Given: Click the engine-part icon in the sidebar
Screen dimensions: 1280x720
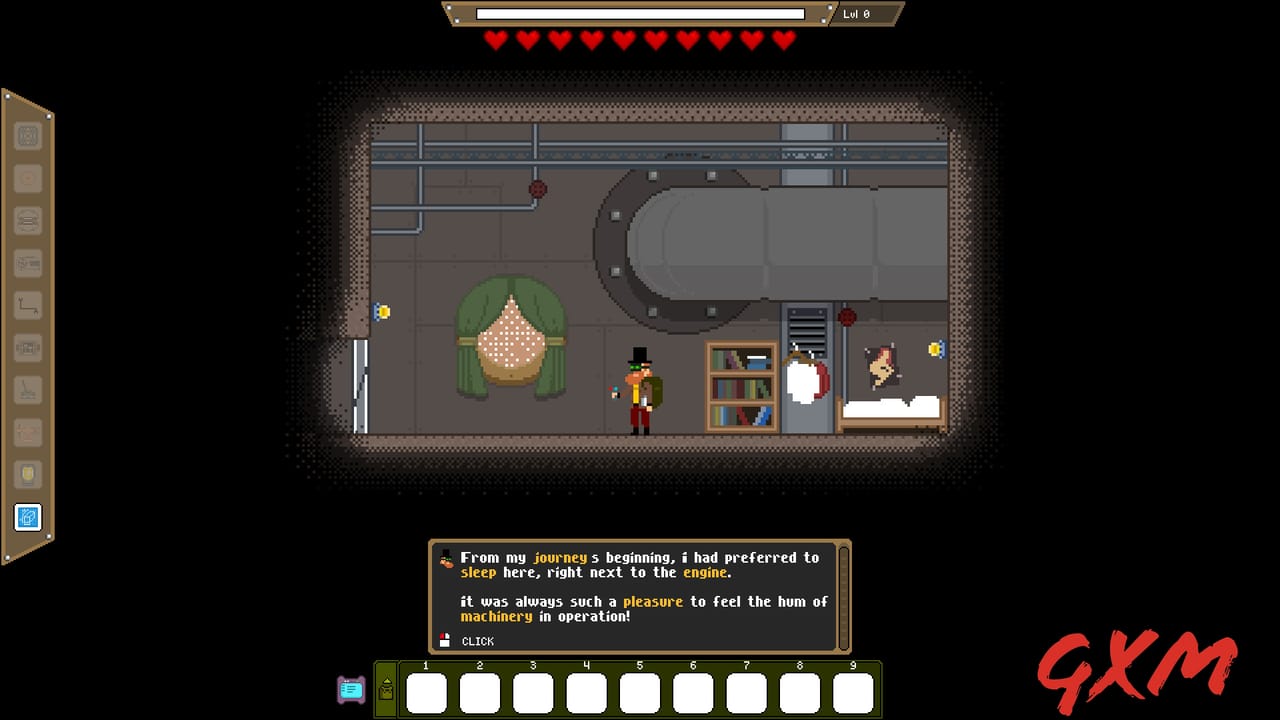Looking at the screenshot, I should (27, 348).
